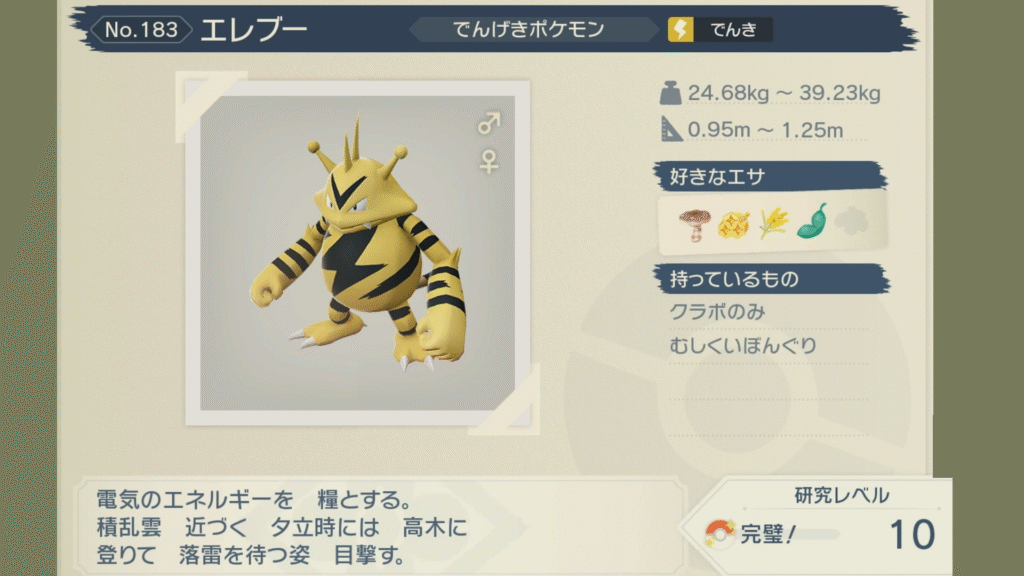Viewport: 1024px width, 576px height.
Task: Select the male gender symbol
Action: 489,124
